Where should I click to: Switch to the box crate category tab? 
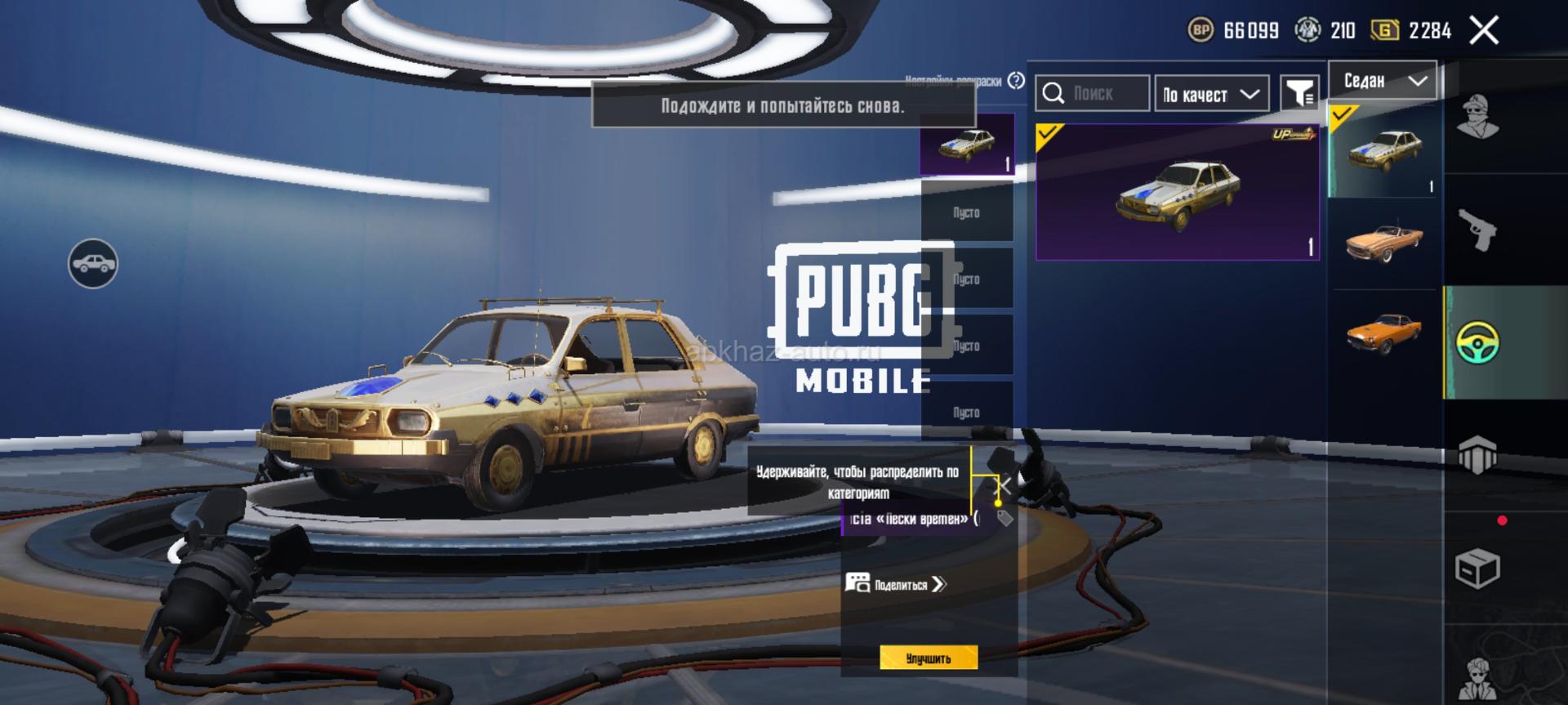1477,569
